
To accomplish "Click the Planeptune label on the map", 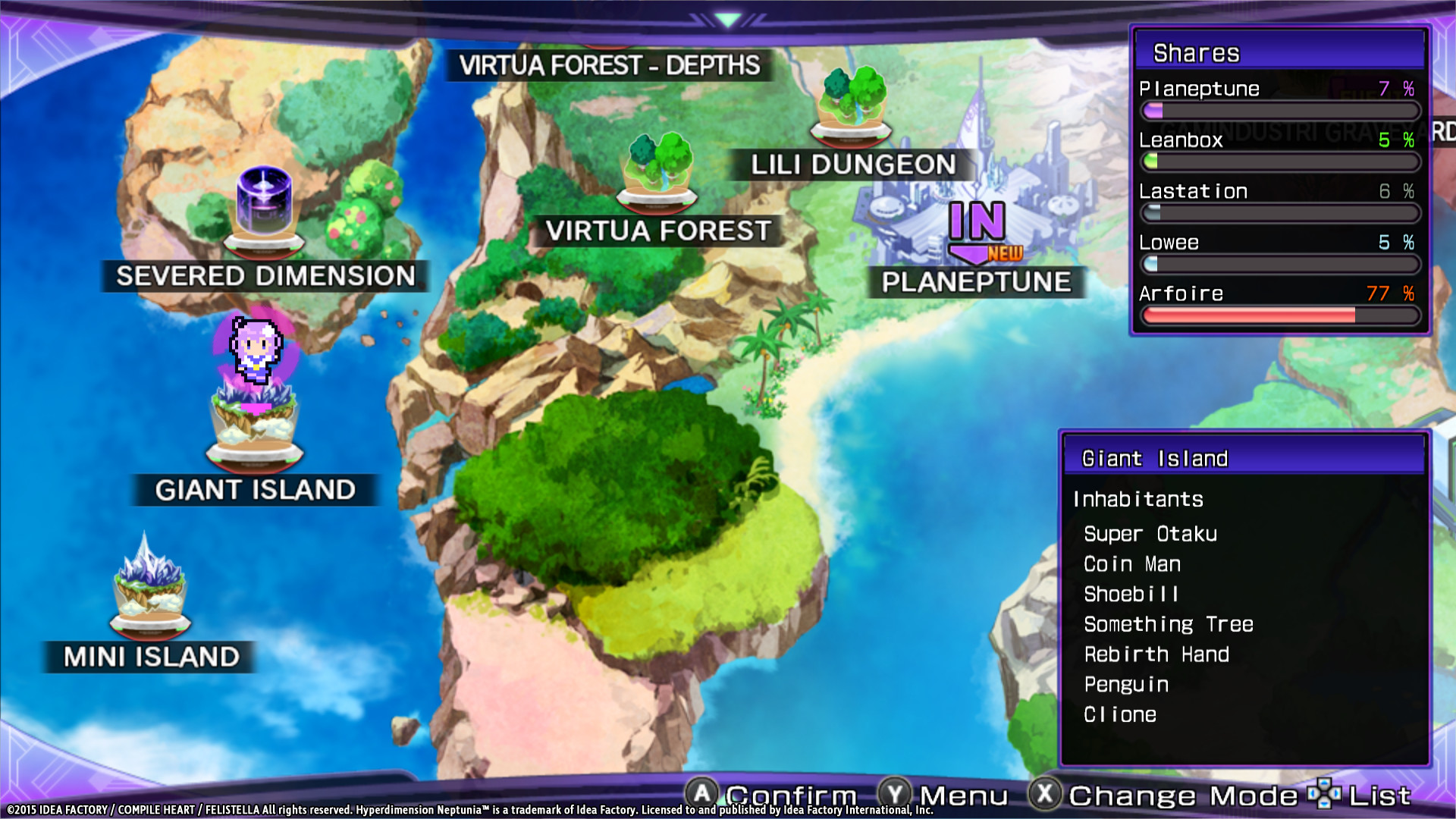I will click(x=977, y=282).
